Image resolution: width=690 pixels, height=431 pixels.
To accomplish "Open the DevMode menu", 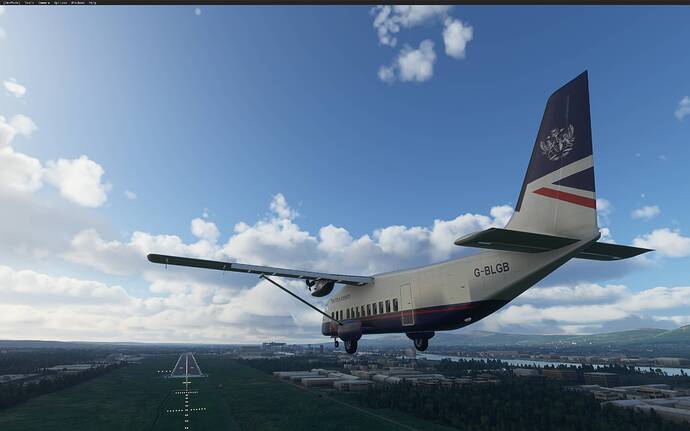I will (x=9, y=3).
